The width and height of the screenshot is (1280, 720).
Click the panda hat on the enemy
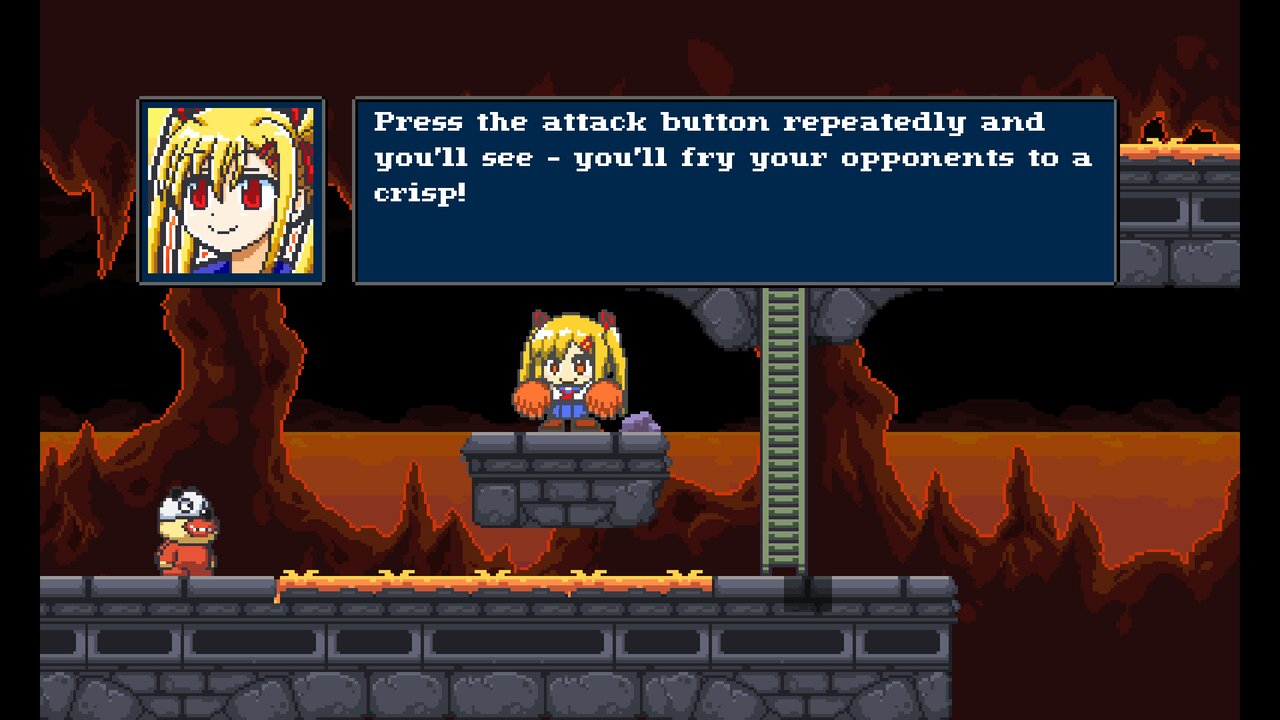tap(182, 500)
